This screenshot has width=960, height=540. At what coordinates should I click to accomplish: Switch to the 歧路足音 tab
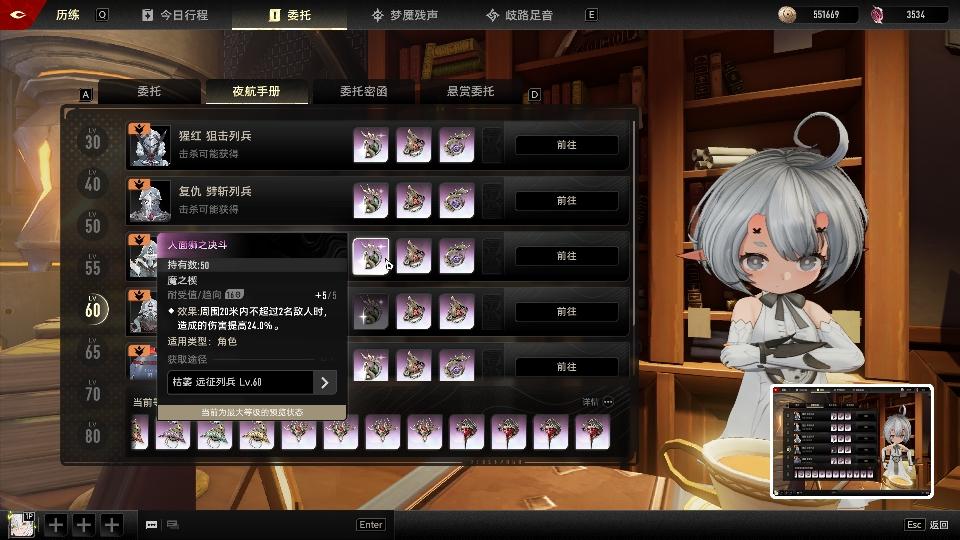(x=520, y=15)
